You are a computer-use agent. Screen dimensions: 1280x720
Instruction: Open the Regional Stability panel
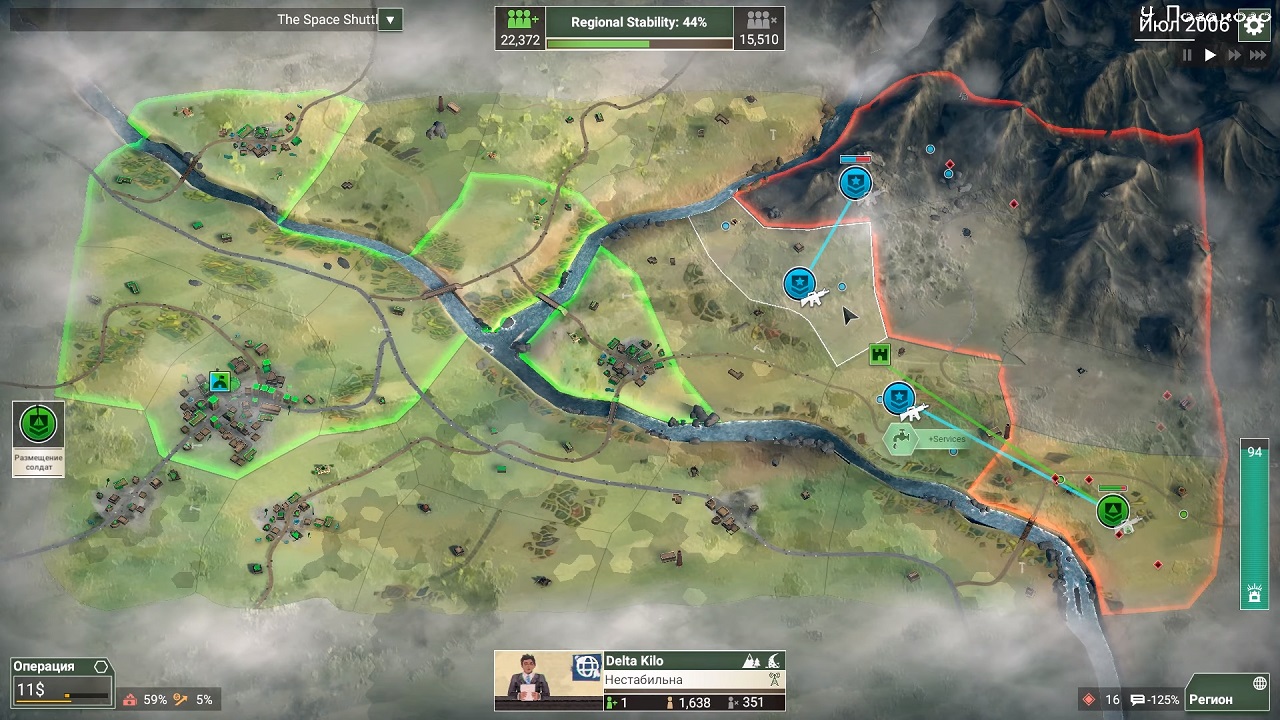point(639,28)
